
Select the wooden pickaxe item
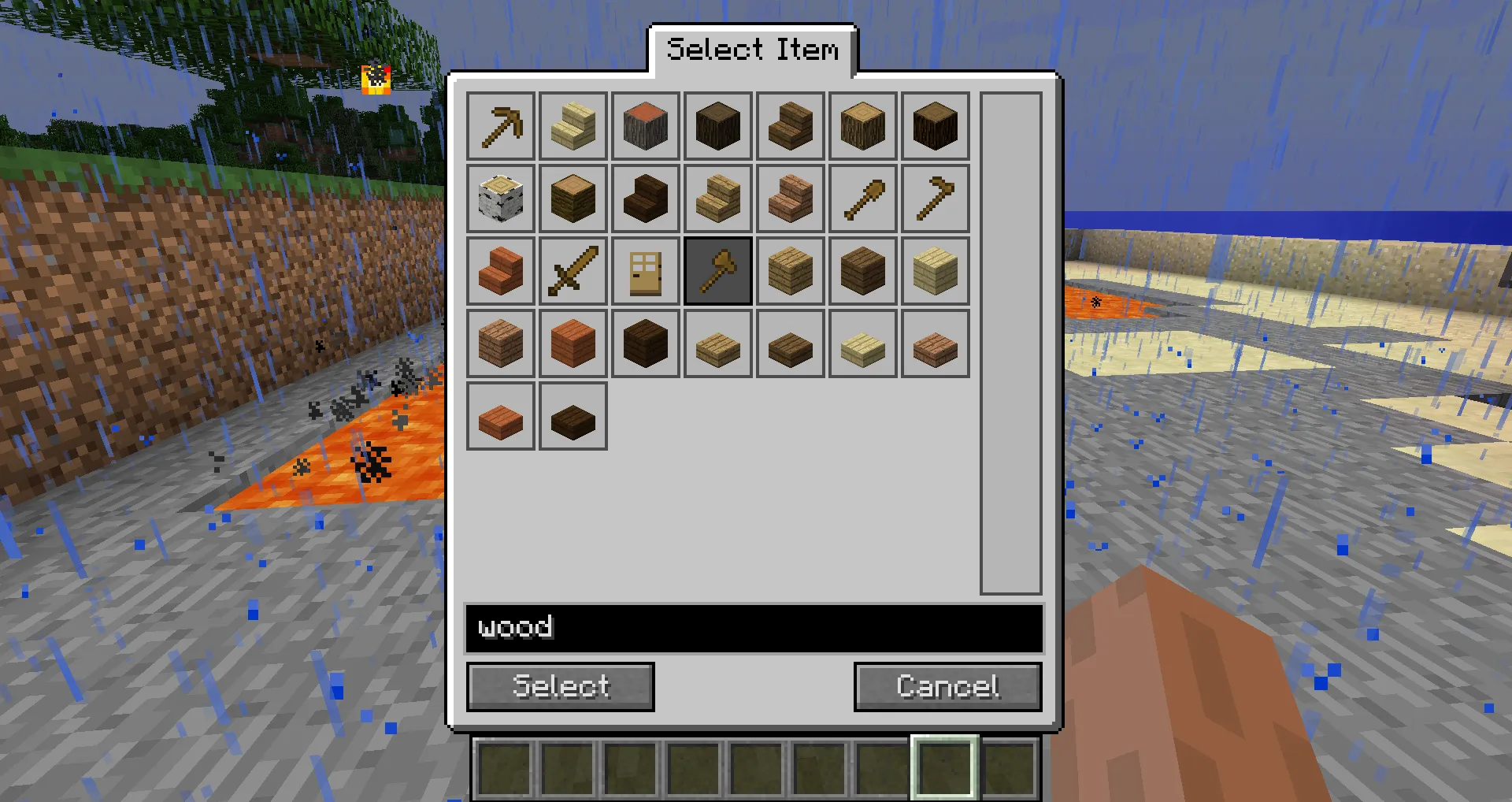(501, 126)
